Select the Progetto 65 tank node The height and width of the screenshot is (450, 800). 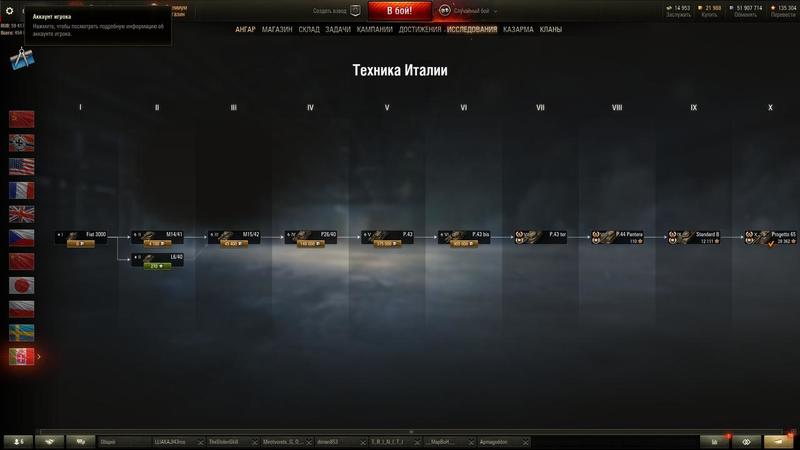770,238
